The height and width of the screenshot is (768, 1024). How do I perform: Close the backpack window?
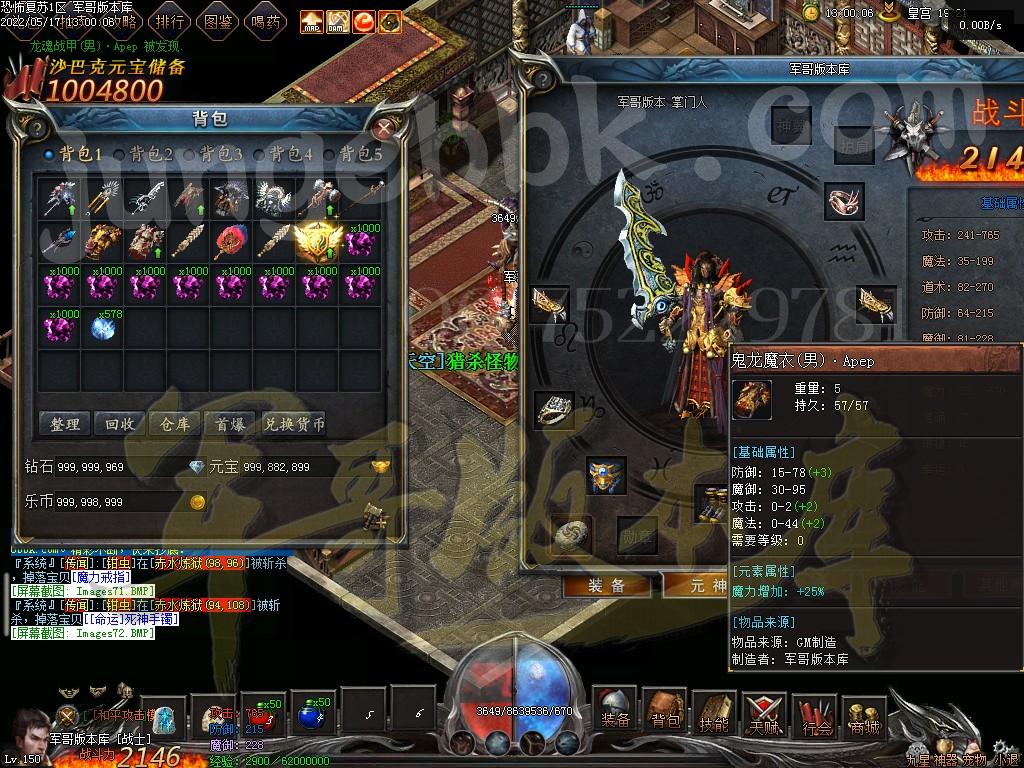[385, 127]
